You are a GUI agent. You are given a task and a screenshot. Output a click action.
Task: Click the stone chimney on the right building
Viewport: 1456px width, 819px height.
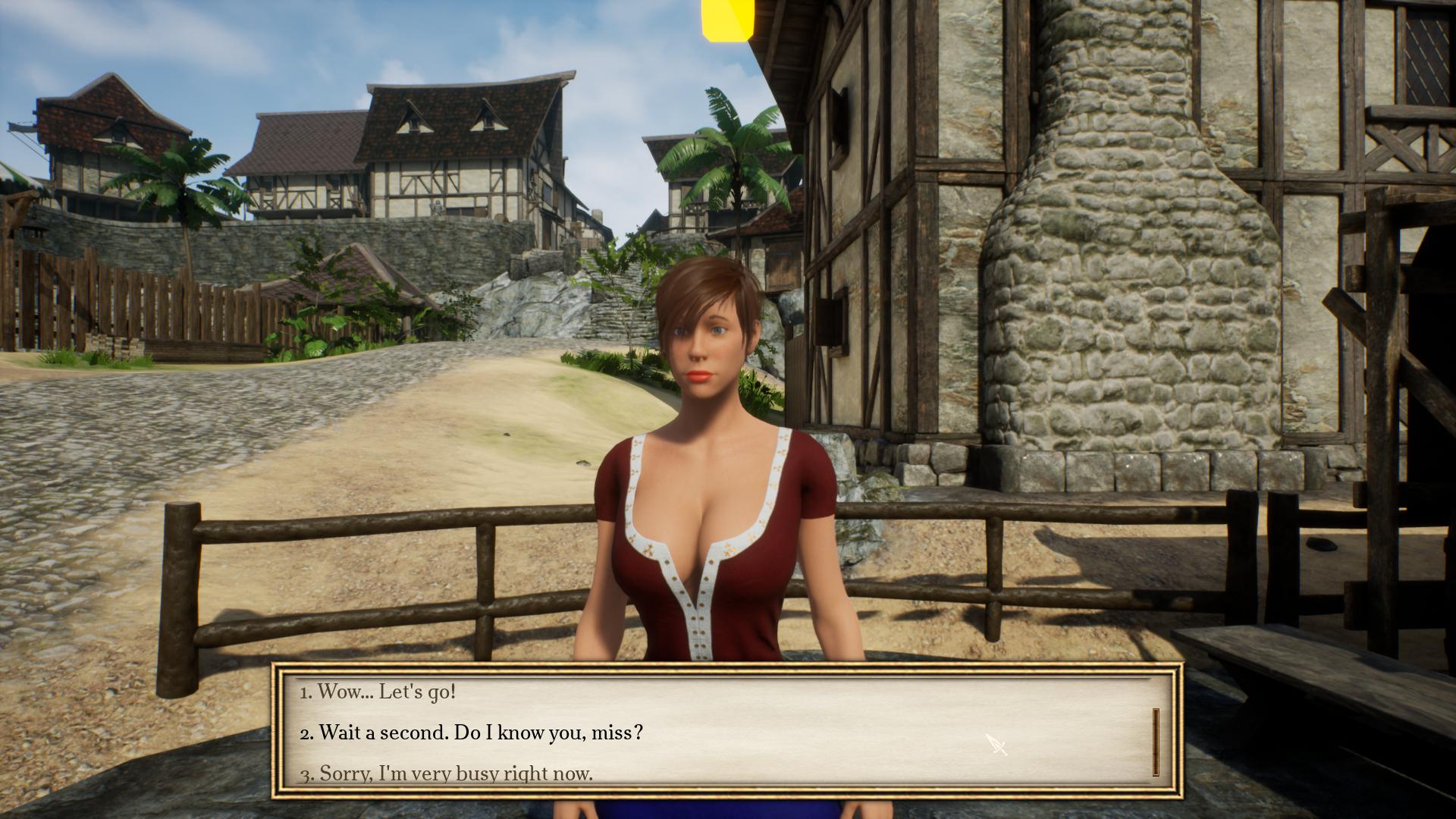click(1084, 227)
